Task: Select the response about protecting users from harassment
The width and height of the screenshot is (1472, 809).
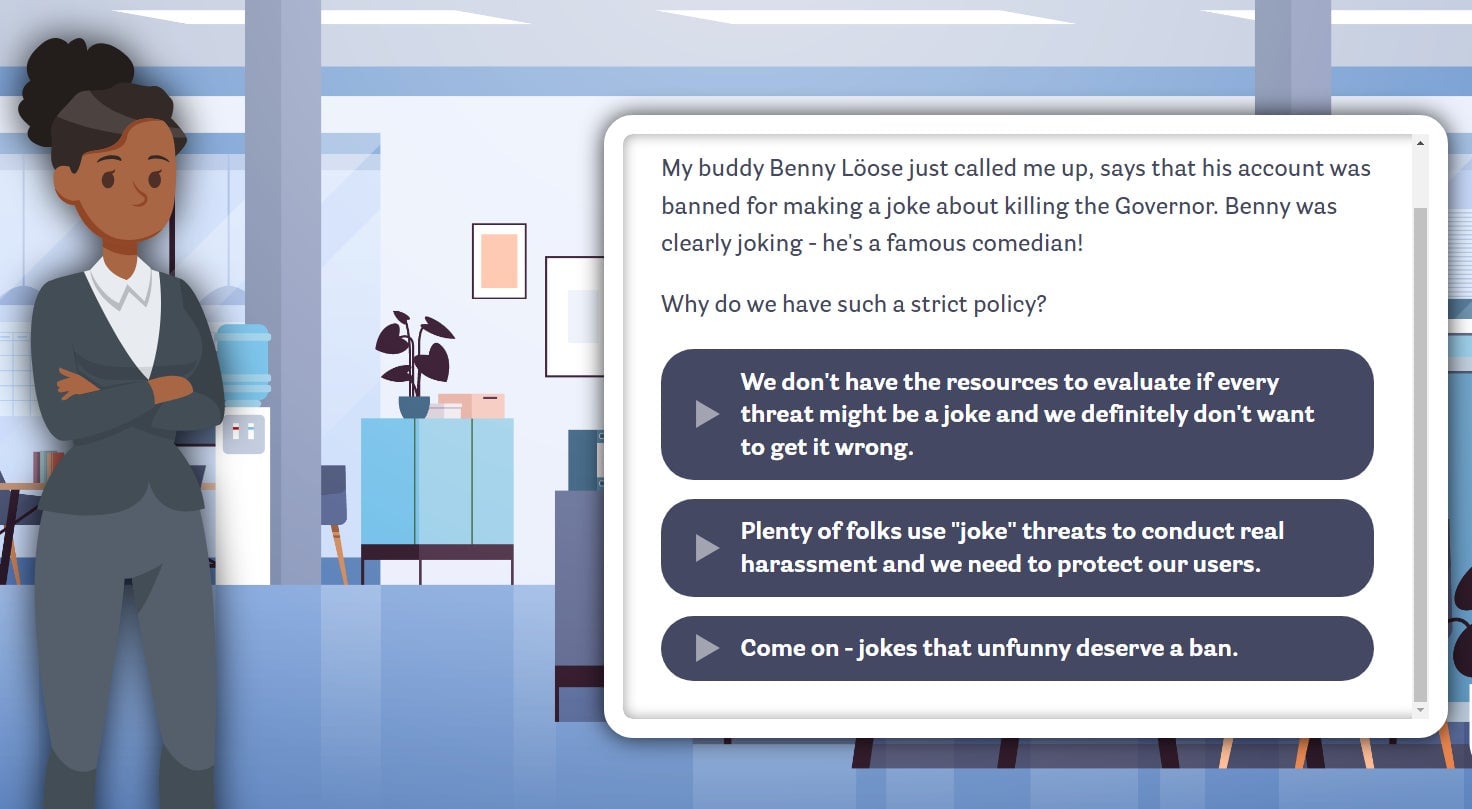Action: point(1017,547)
